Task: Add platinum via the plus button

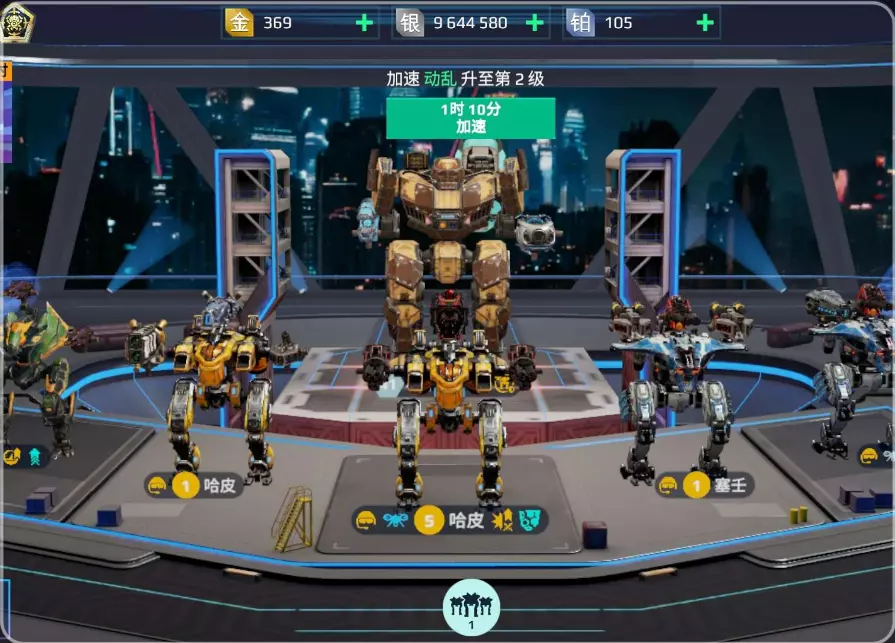Action: coord(705,22)
